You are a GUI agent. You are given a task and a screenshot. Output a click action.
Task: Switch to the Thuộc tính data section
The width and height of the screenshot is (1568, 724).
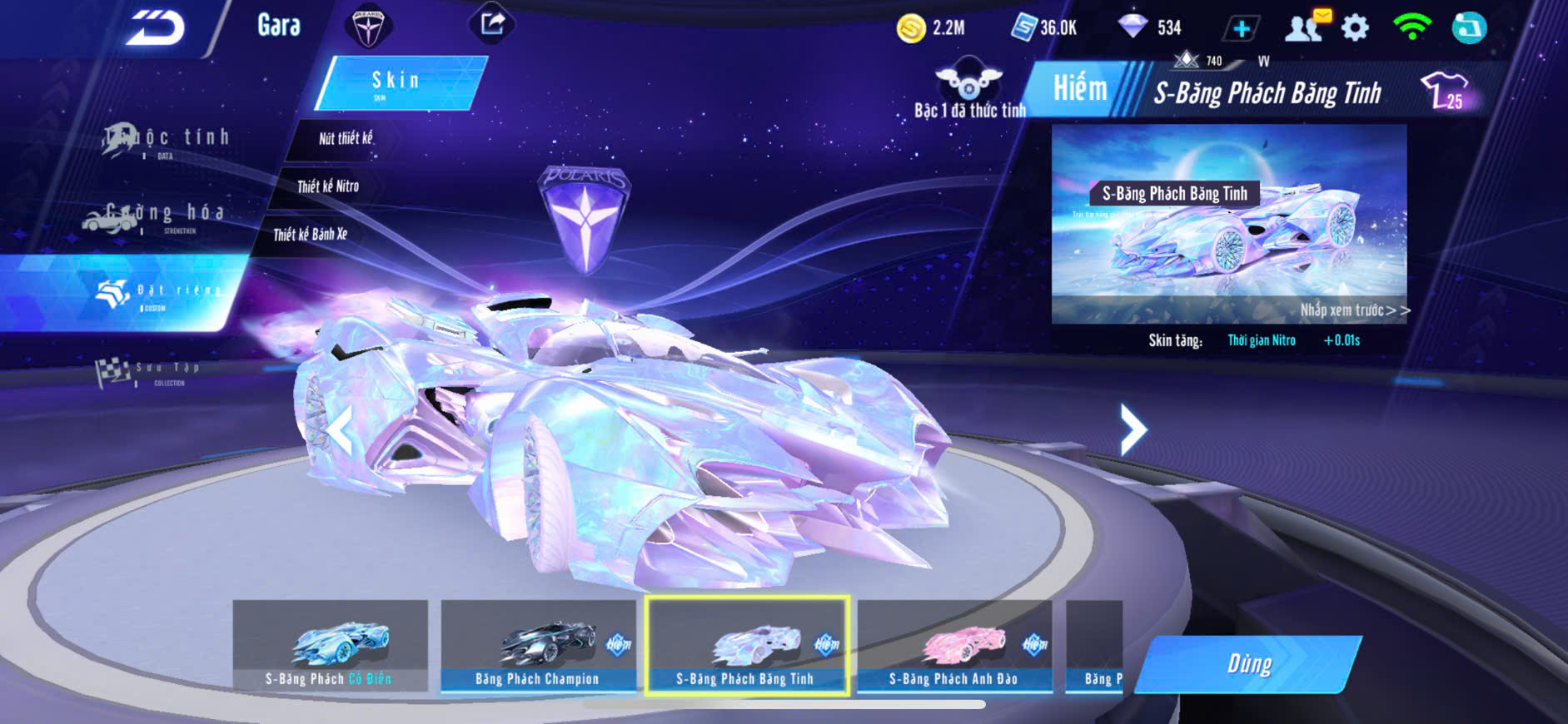167,140
